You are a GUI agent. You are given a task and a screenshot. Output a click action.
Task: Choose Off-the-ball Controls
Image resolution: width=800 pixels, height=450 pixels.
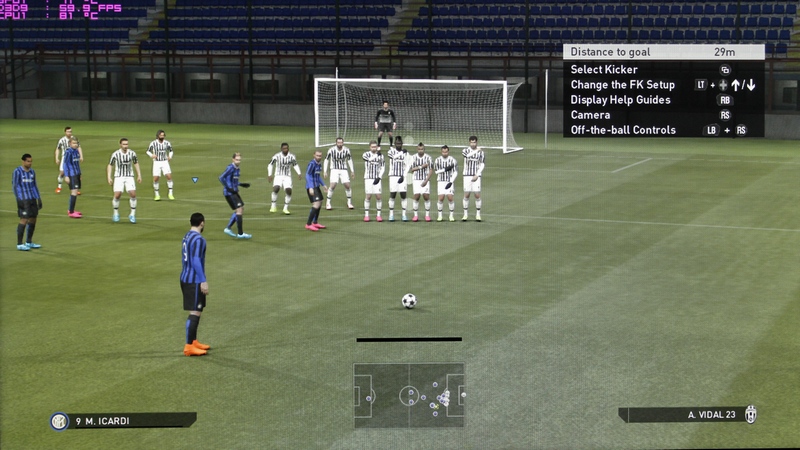pos(623,130)
